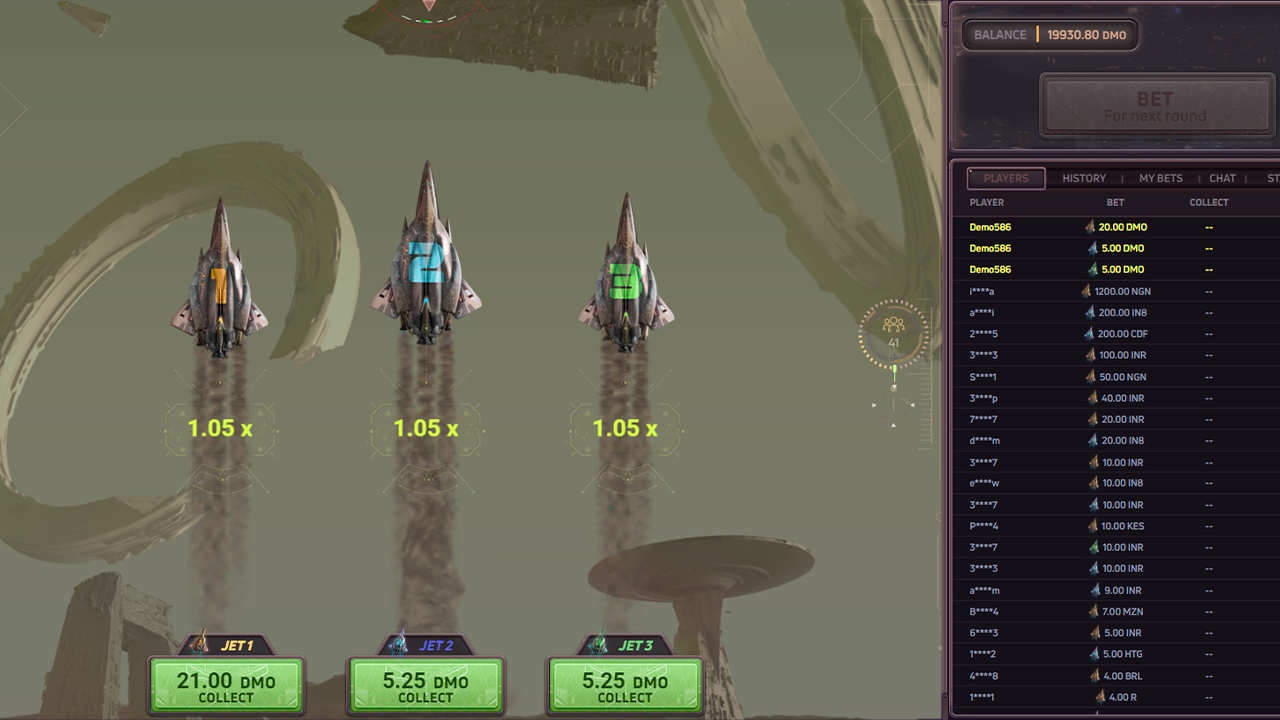Viewport: 1280px width, 720px height.
Task: Collect the 21.00 DMO Jet 1 winnings
Action: 226,686
